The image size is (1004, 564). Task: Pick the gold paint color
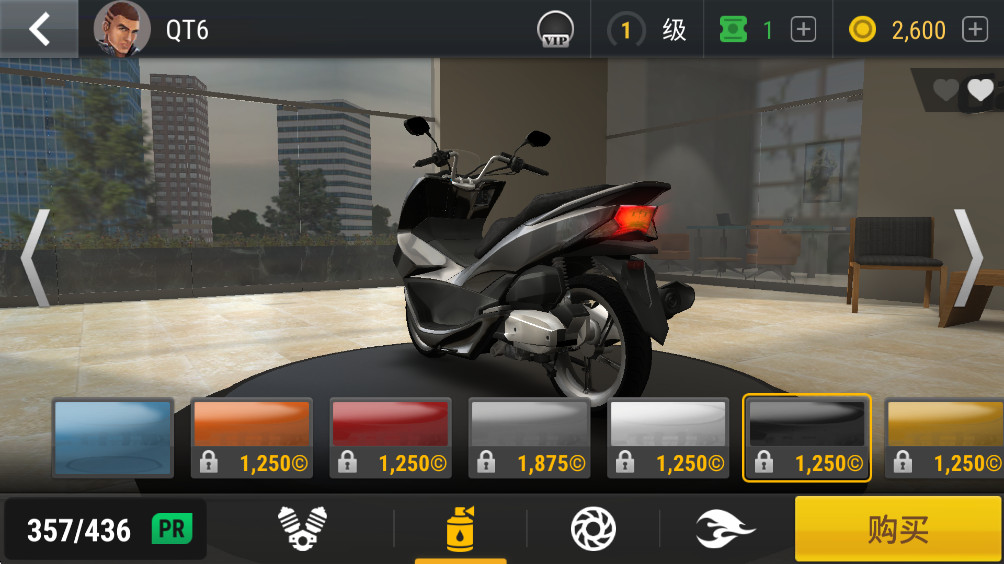pyautogui.click(x=944, y=438)
